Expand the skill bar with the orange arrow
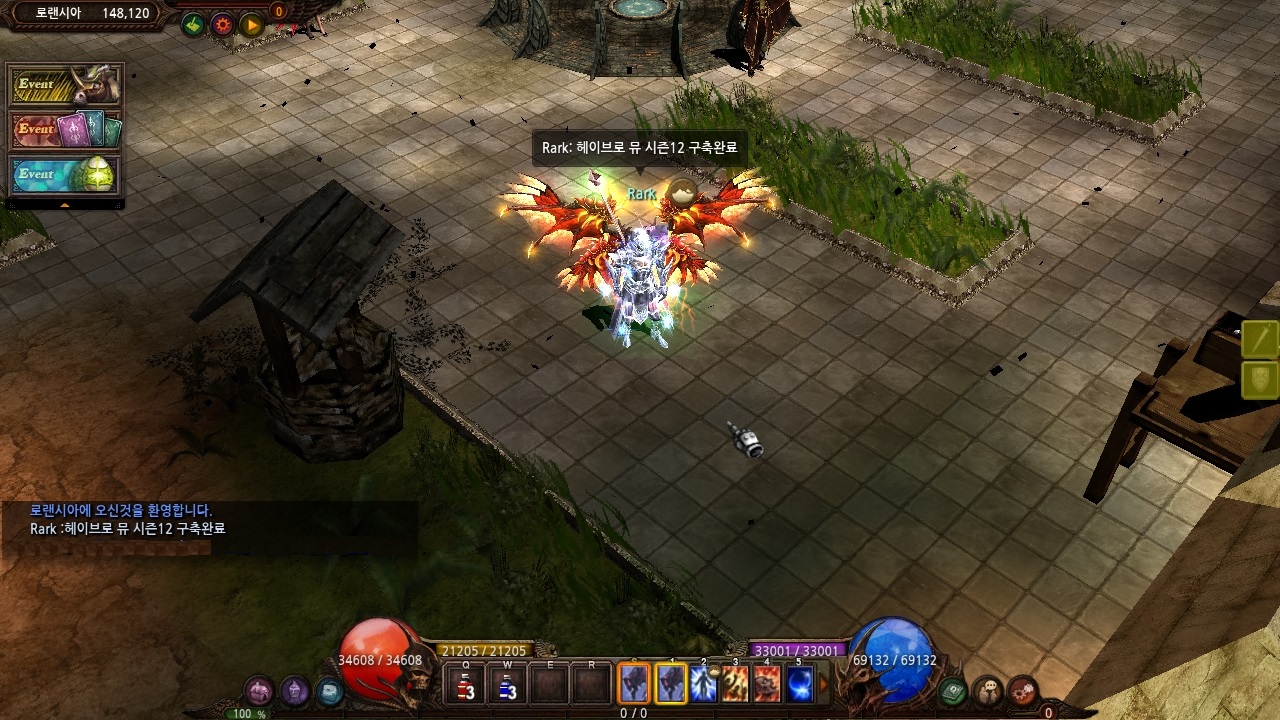1280x720 pixels. pyautogui.click(x=824, y=685)
